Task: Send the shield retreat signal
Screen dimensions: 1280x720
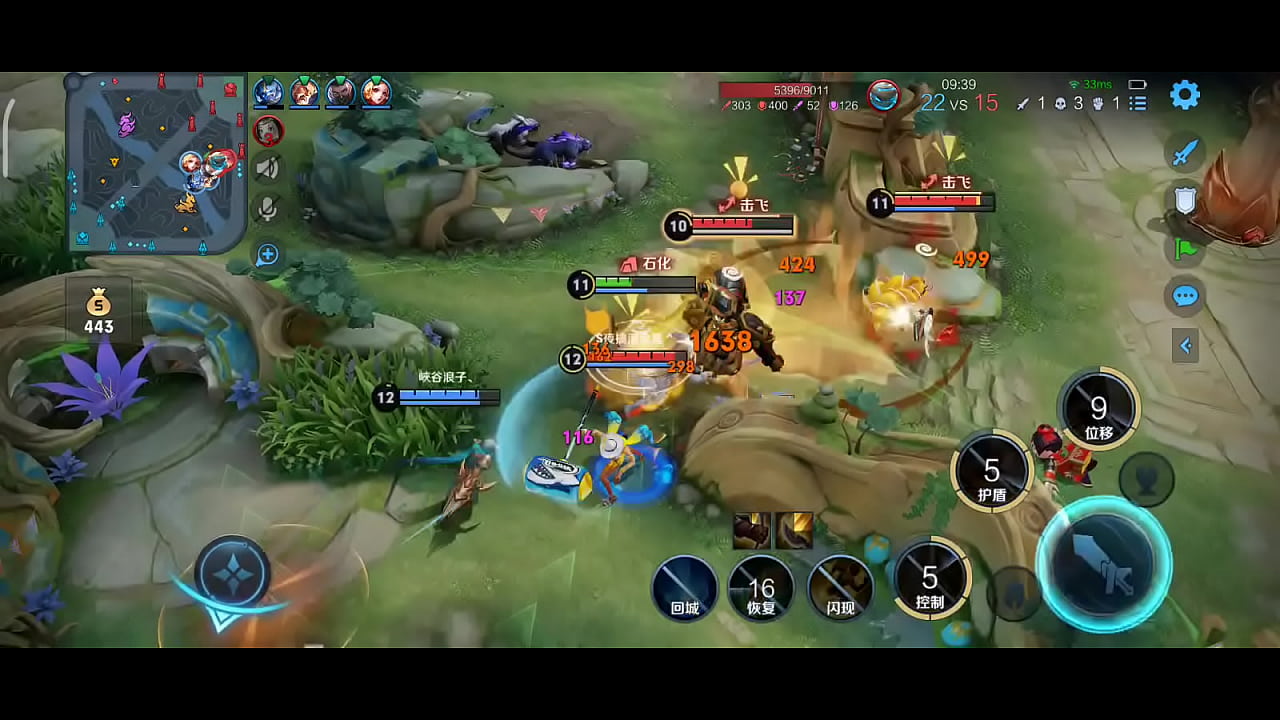Action: tap(1185, 201)
